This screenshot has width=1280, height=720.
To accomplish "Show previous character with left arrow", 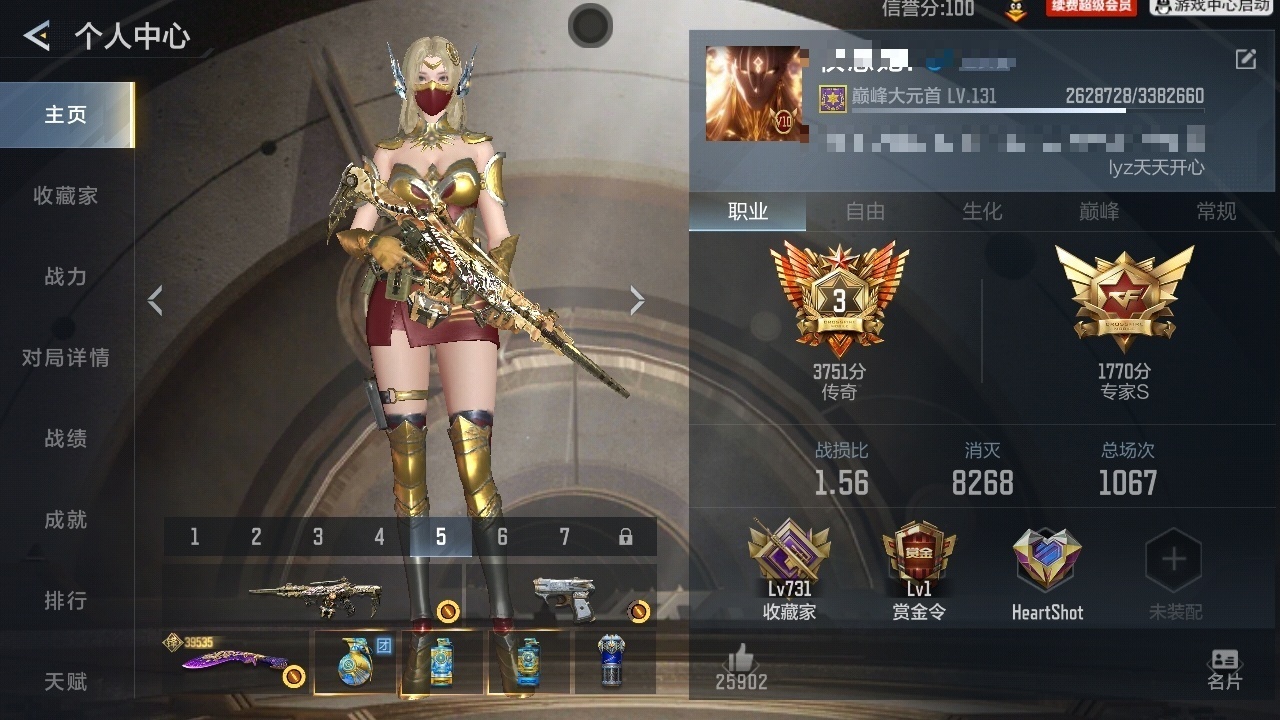I will click(155, 300).
